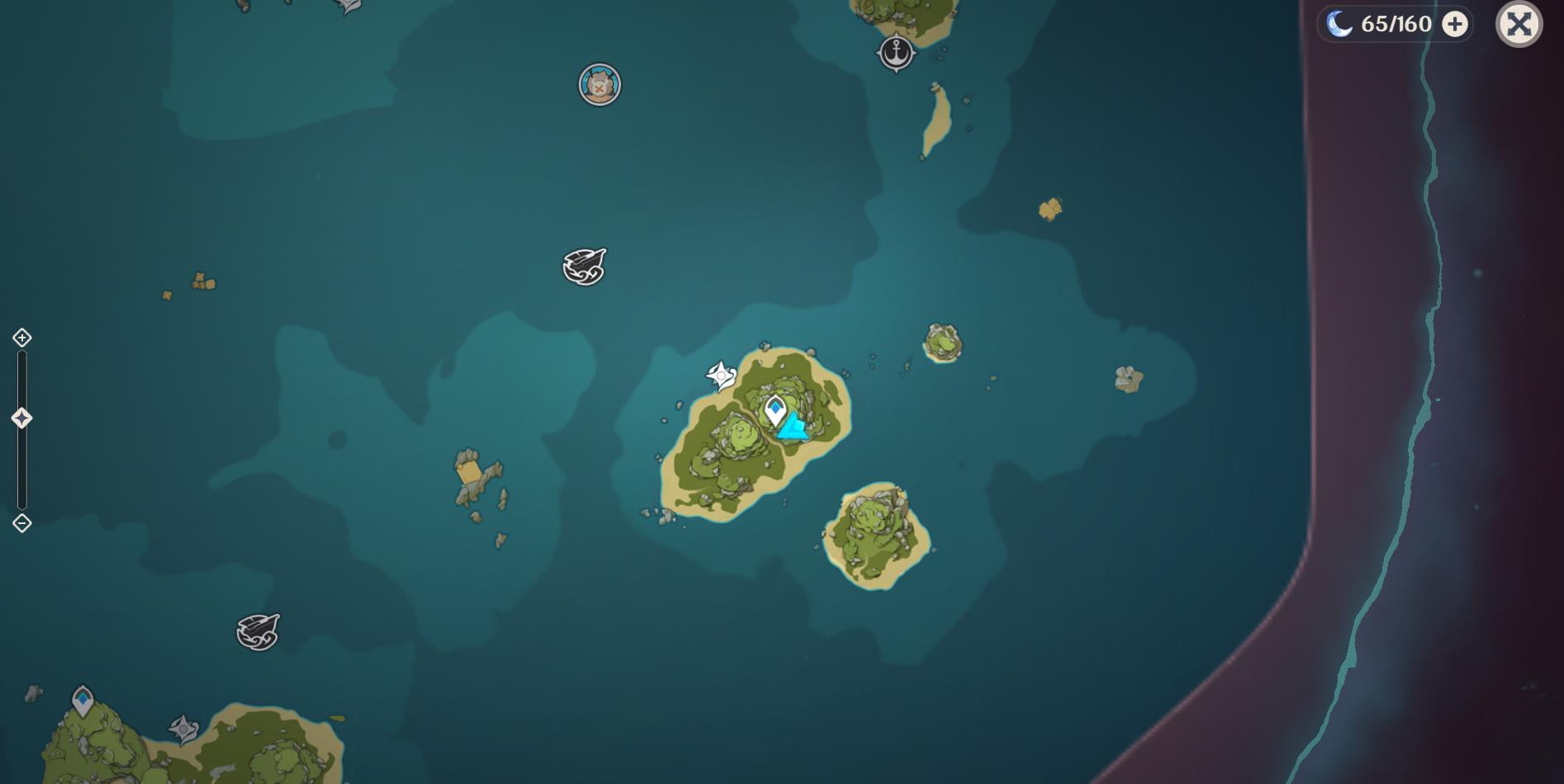The width and height of the screenshot is (1564, 784).
Task: Open the circular monkey-faced event domain icon
Action: pos(600,83)
